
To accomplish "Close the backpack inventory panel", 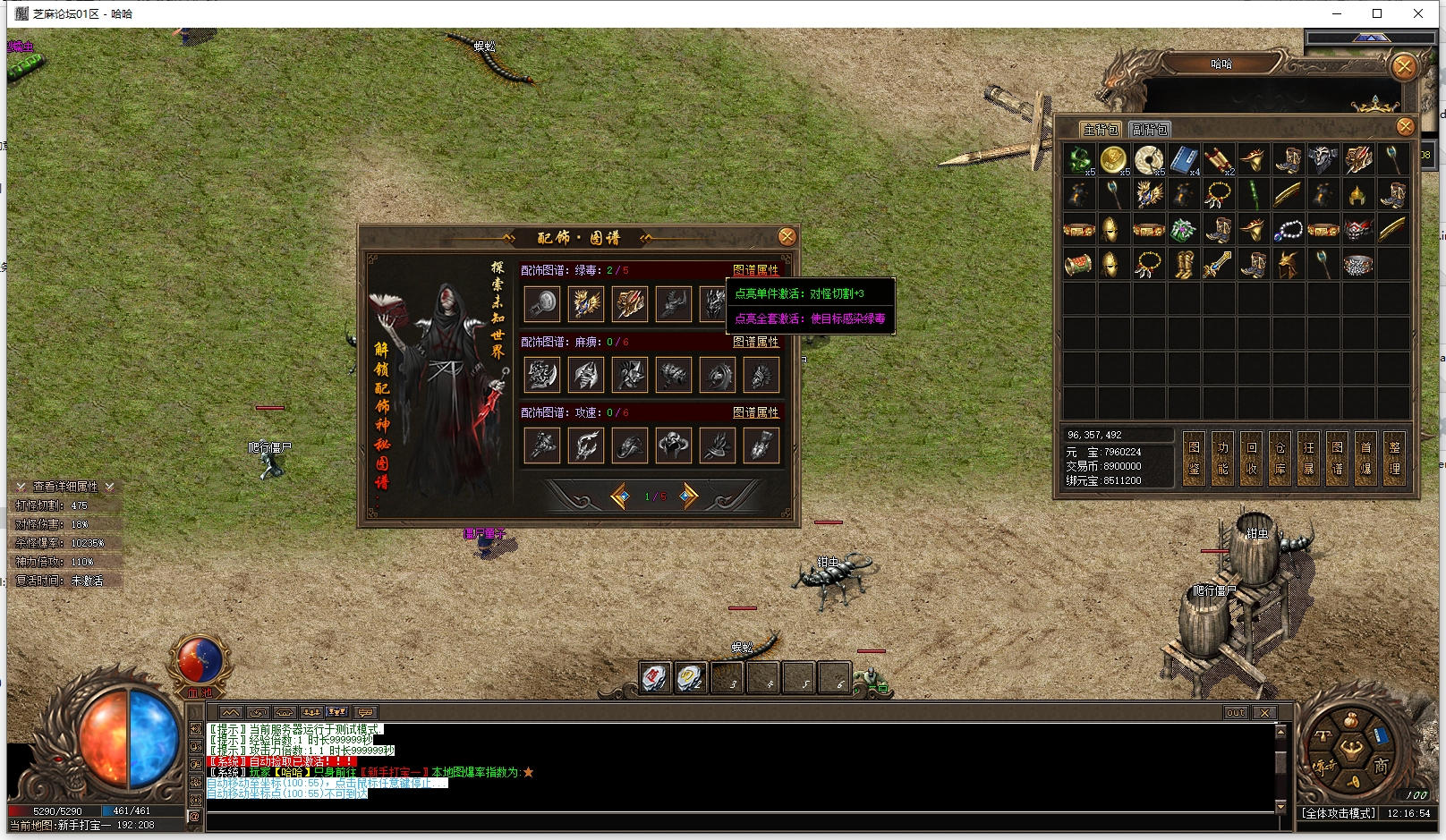I will pos(1405,127).
